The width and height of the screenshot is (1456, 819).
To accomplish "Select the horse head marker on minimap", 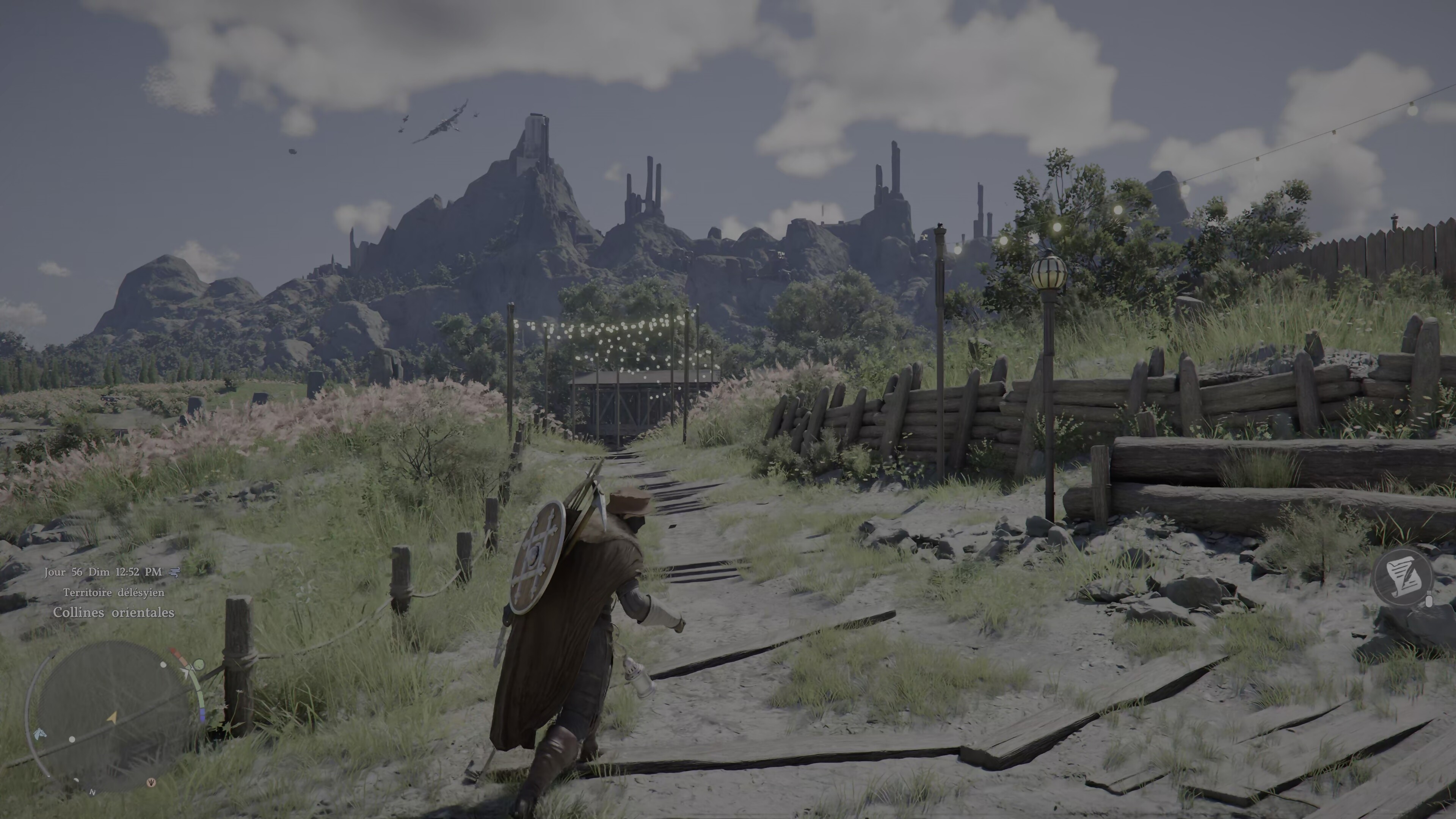I will click(x=39, y=734).
